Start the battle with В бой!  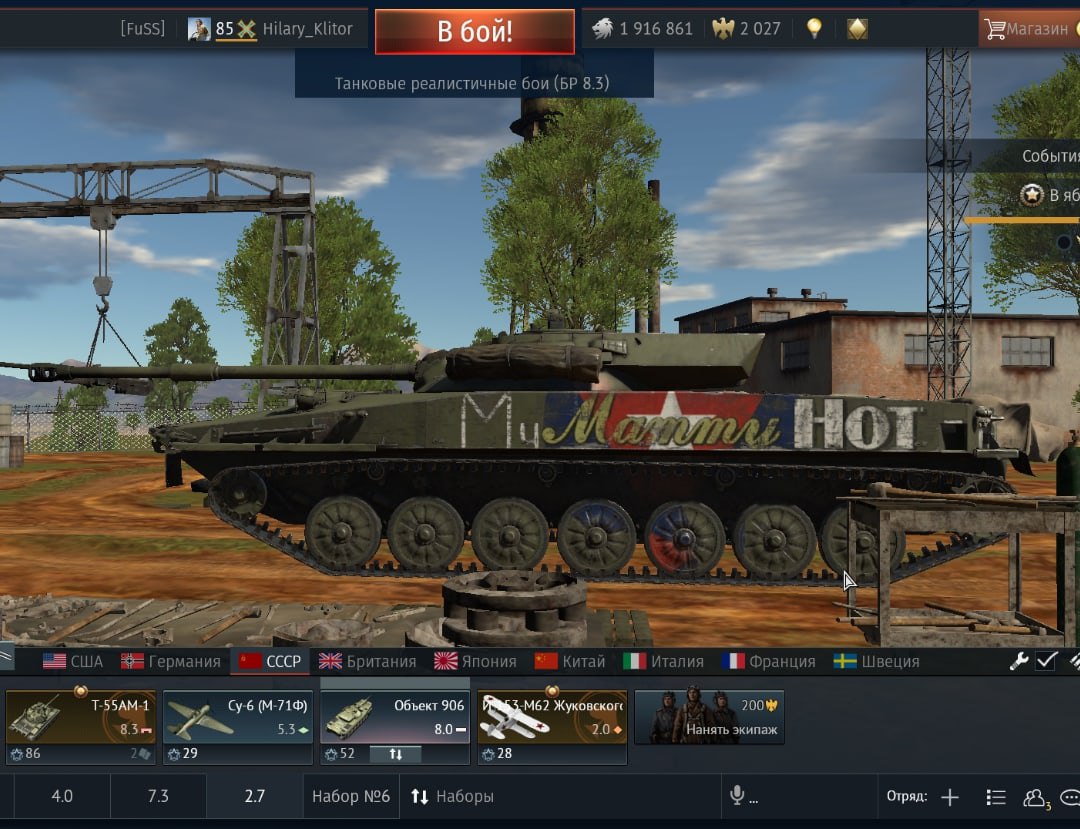[474, 31]
